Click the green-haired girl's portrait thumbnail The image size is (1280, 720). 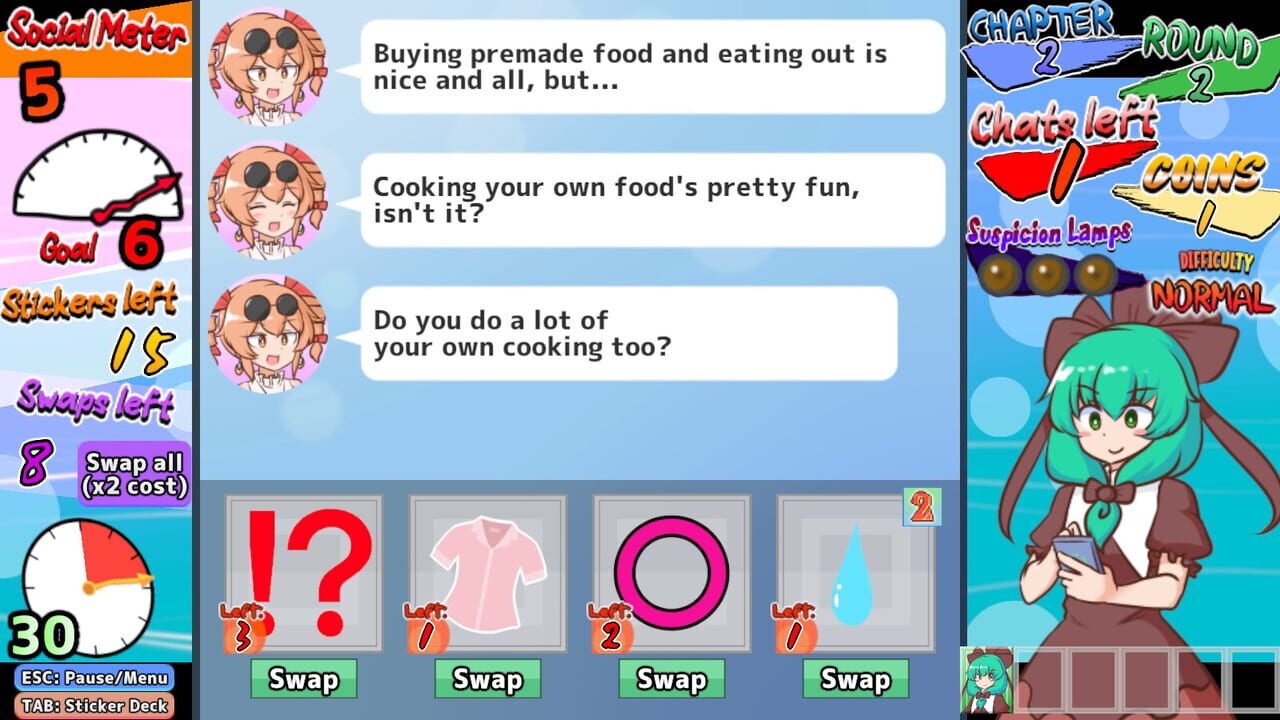pos(985,685)
